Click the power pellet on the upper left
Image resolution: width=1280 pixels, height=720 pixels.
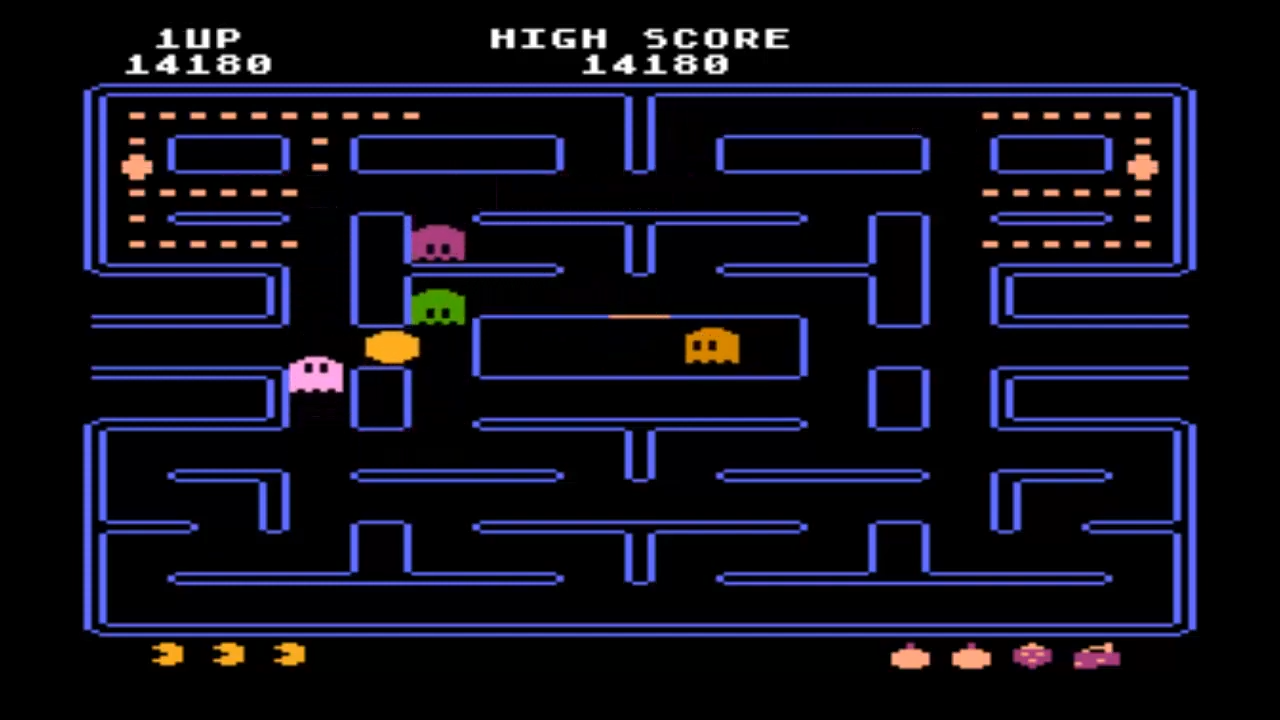coord(137,167)
